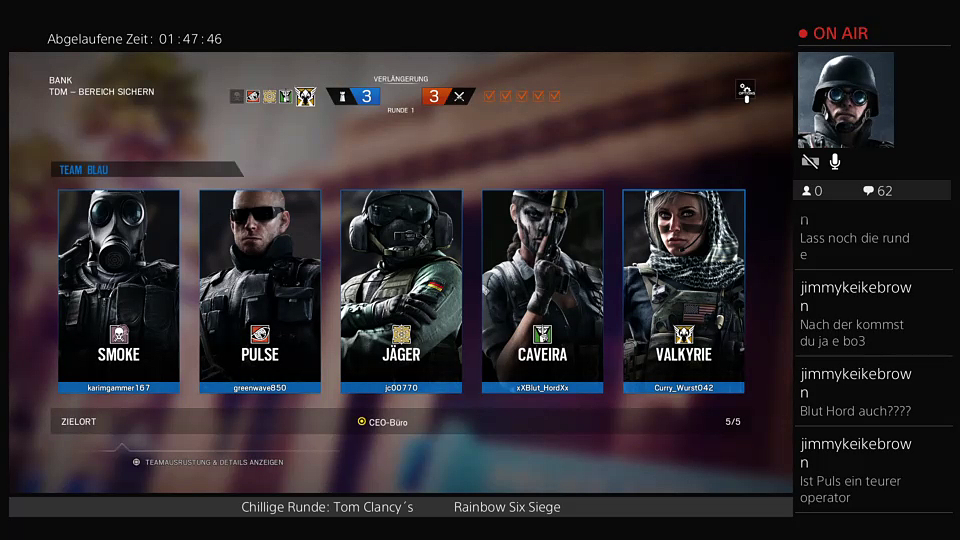Open the options icon in top right
960x540 pixels.
(x=745, y=91)
